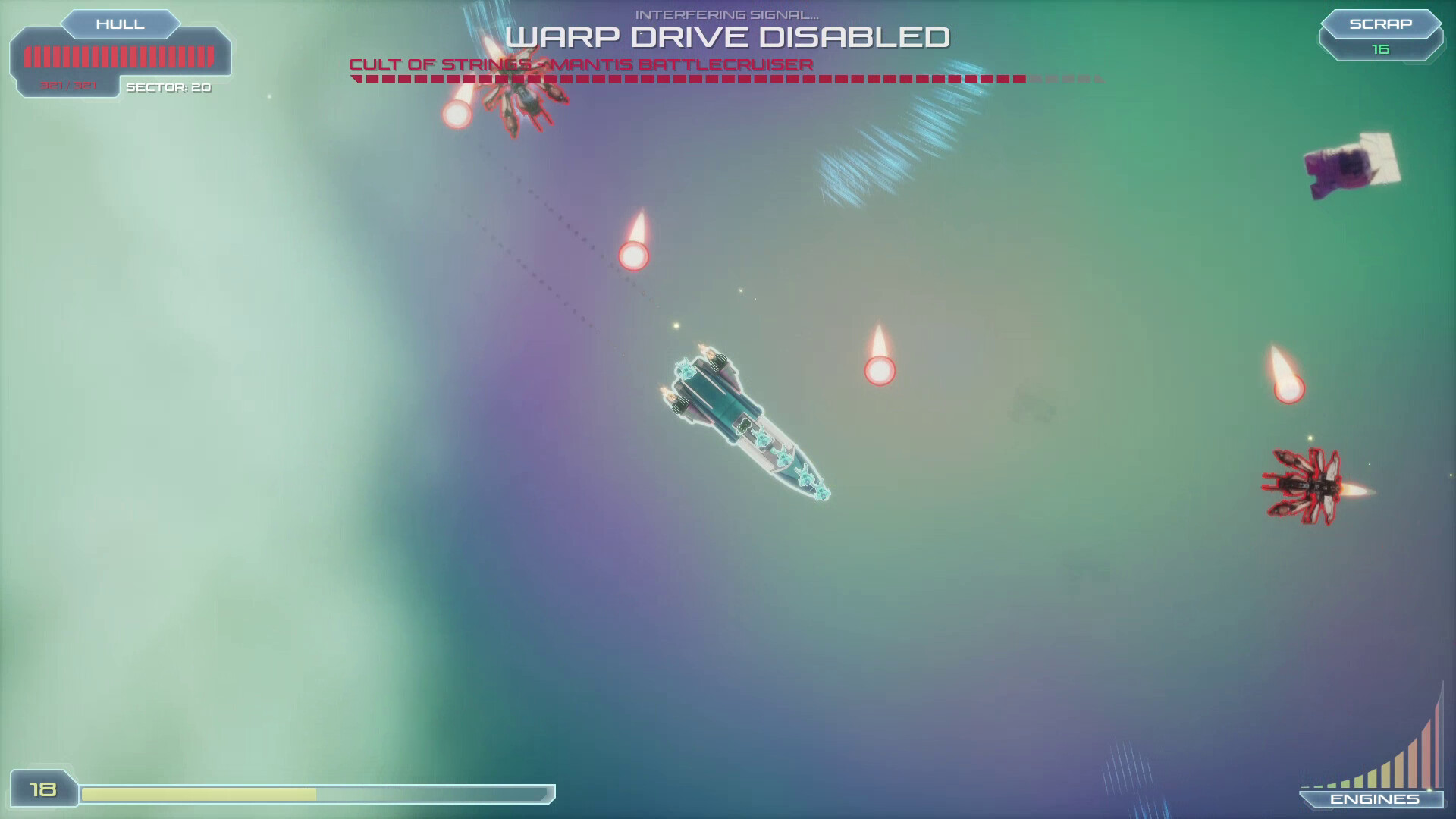Screen dimensions: 1456x819
Task: Click the red hull segments bar
Action: coord(120,55)
